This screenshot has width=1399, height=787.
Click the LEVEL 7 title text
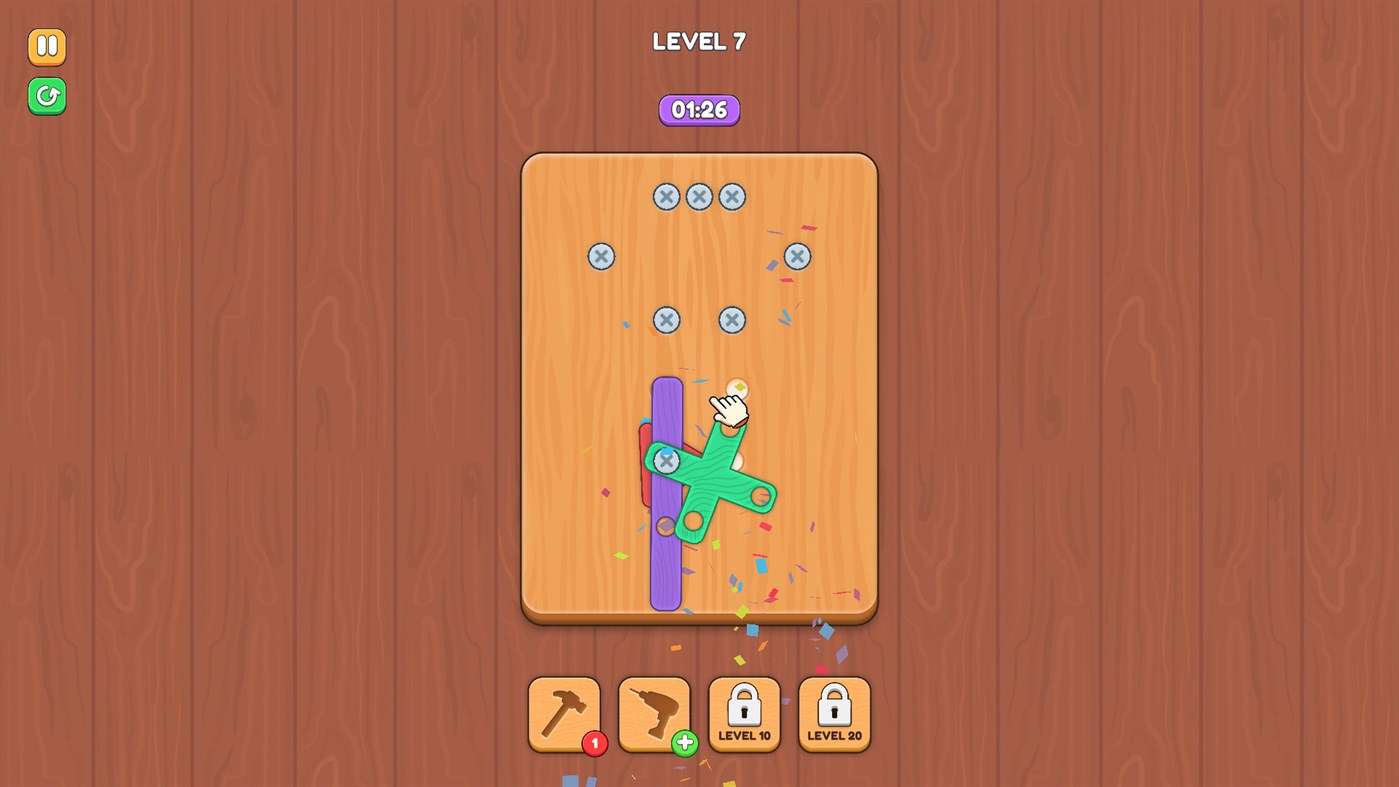698,41
